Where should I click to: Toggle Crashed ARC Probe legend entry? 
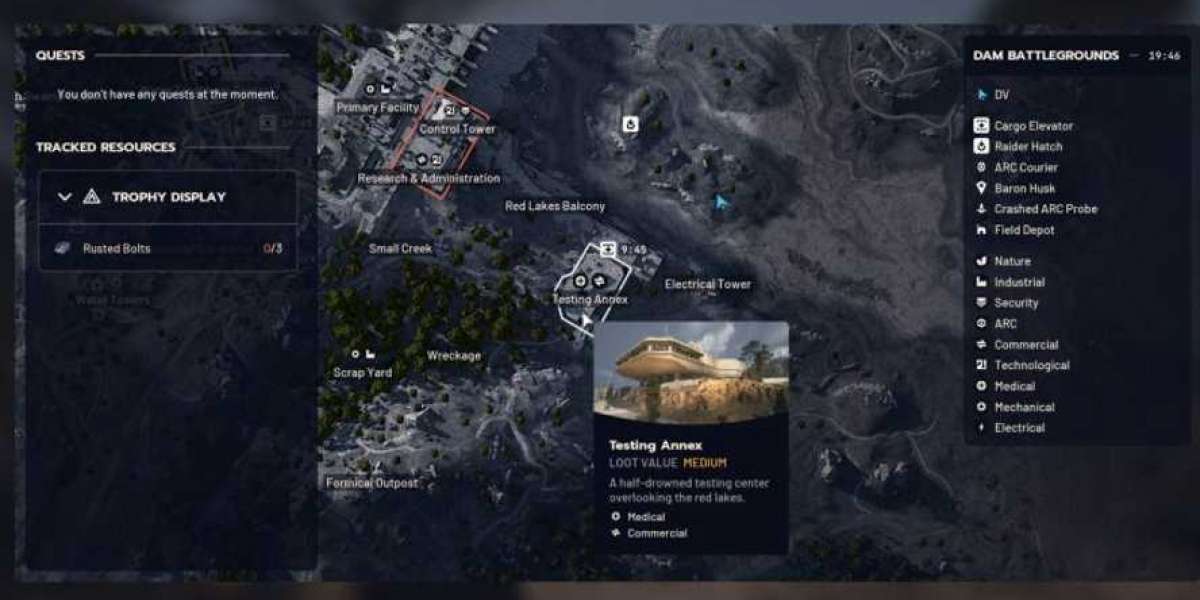1045,209
